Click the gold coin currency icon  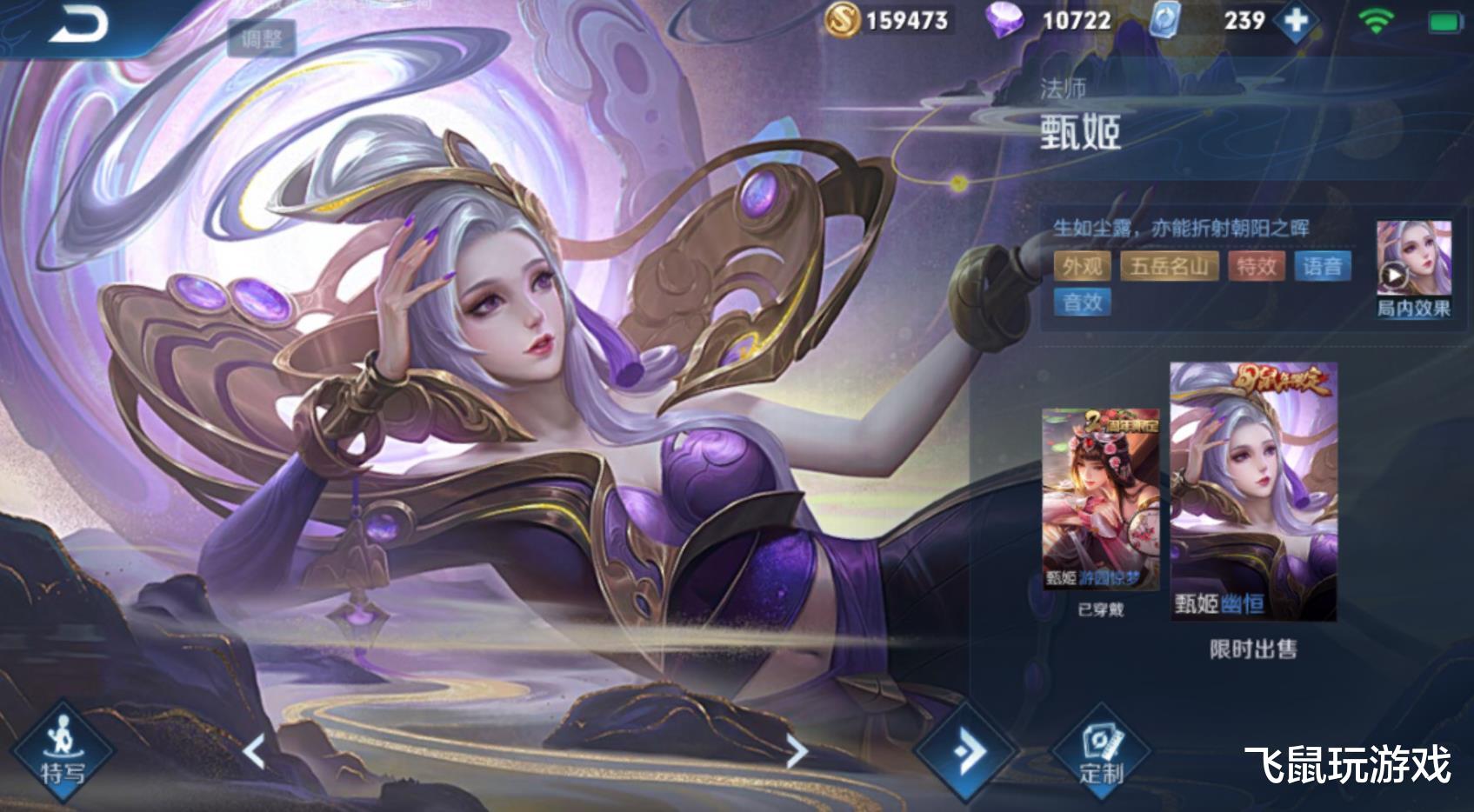pos(844,20)
